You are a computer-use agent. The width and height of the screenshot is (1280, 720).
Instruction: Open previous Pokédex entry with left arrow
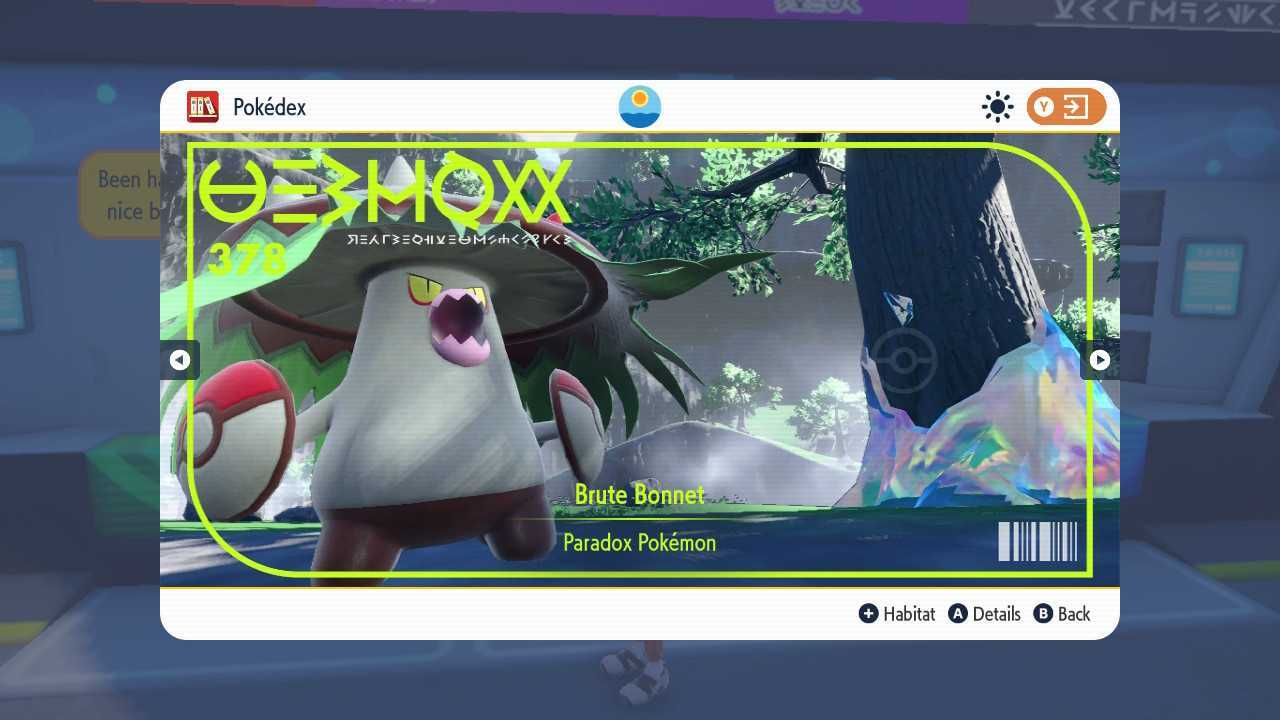pos(181,360)
